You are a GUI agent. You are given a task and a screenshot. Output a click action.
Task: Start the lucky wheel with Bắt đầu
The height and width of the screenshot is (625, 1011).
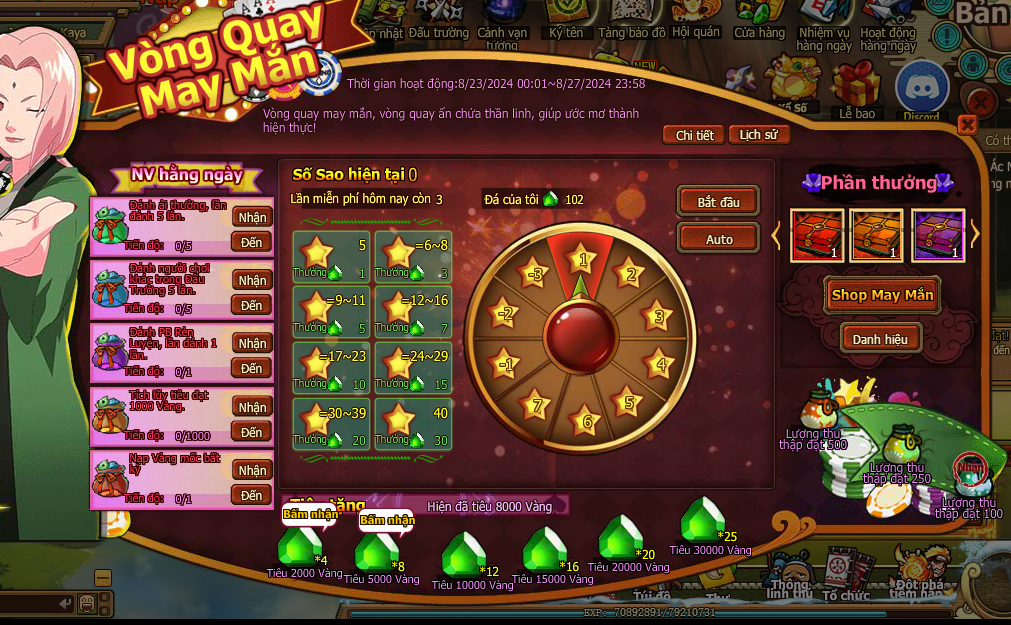pyautogui.click(x=718, y=201)
